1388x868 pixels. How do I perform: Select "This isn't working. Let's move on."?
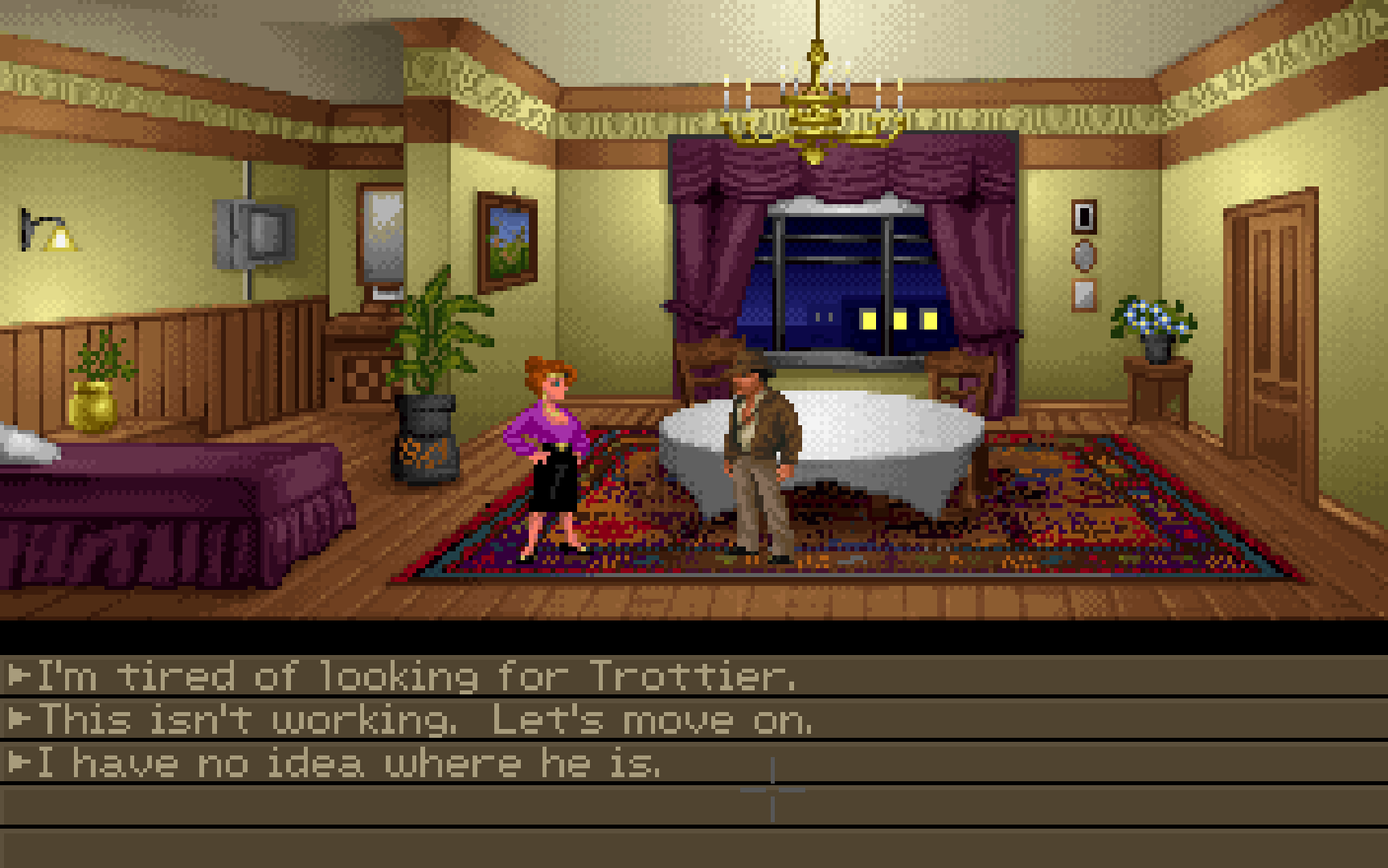tap(426, 719)
